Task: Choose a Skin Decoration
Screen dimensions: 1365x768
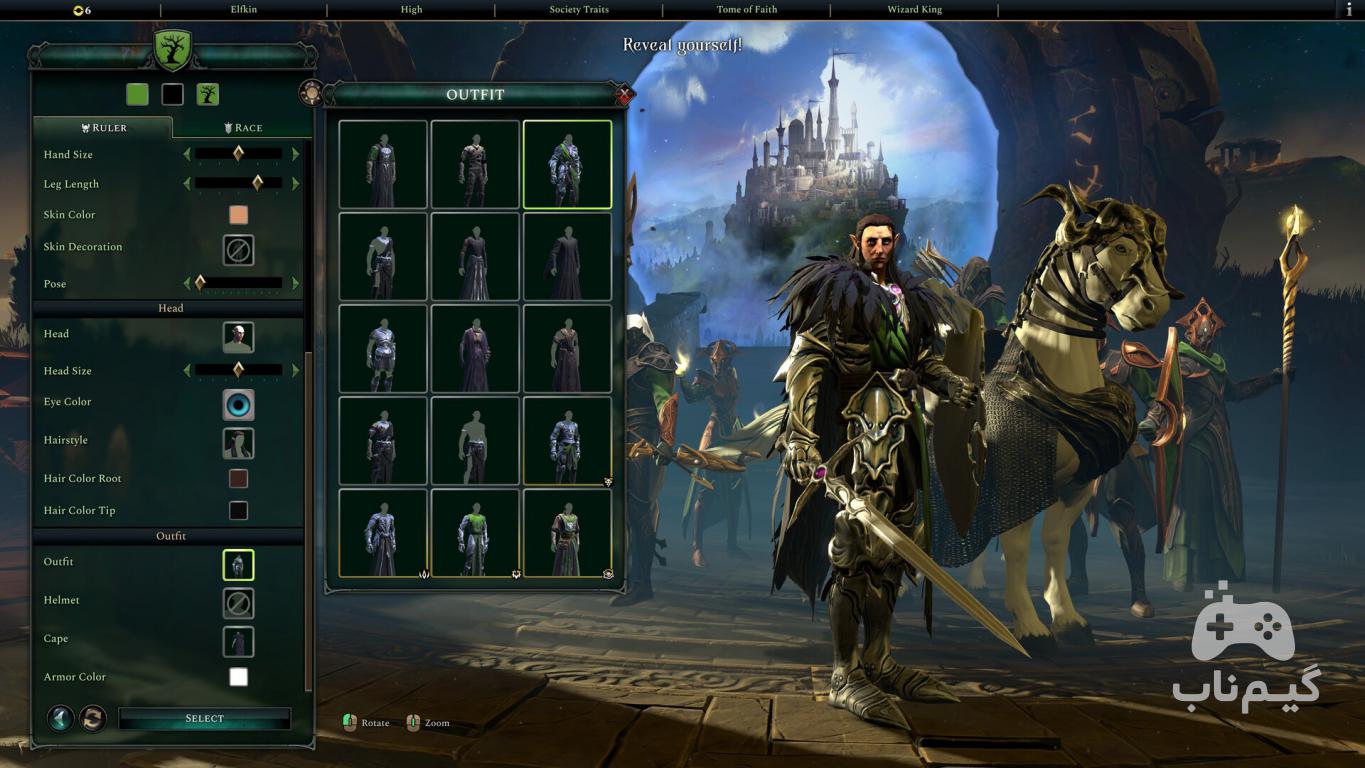Action: click(238, 250)
